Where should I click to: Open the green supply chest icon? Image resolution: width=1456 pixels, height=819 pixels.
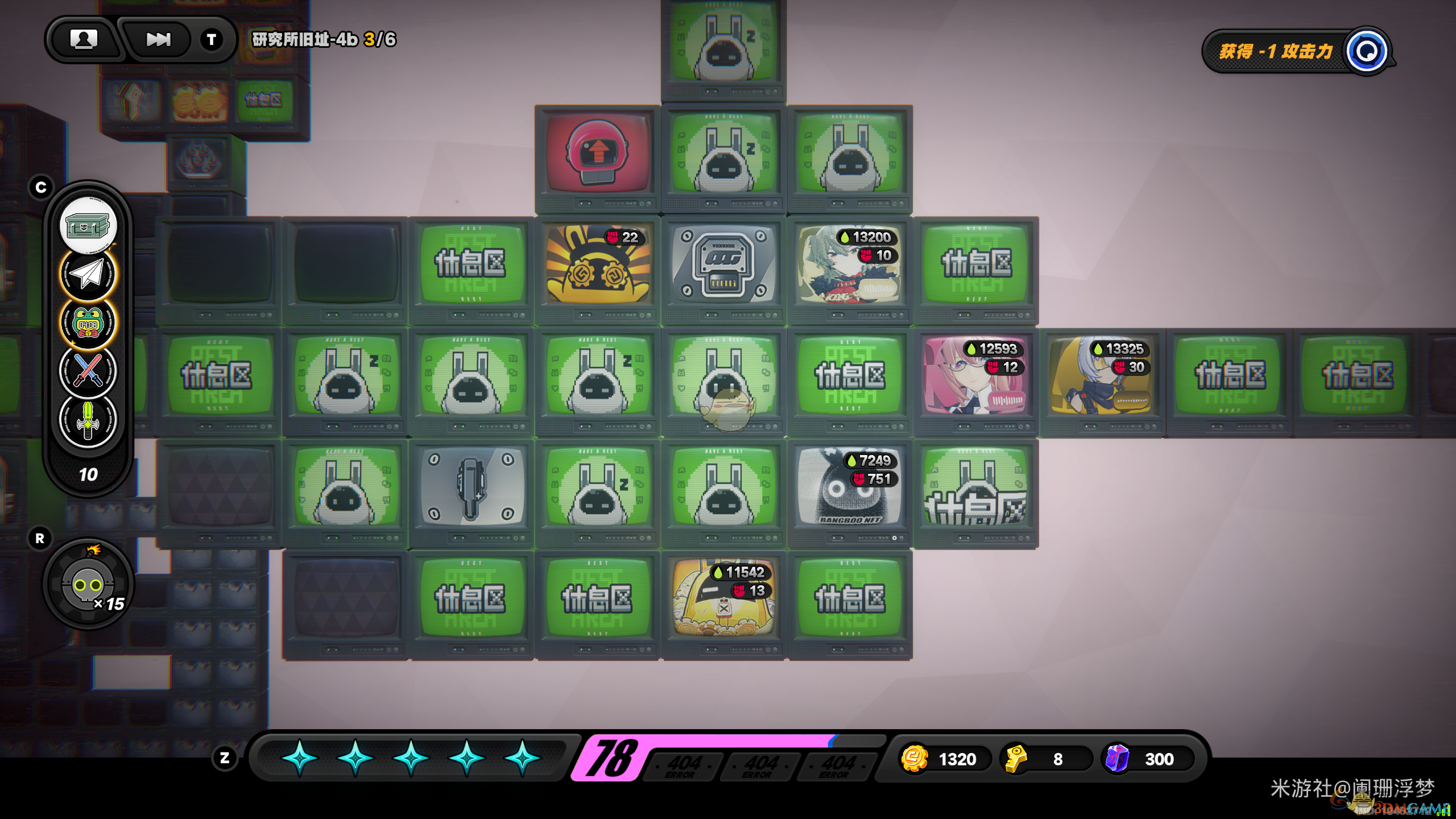(88, 226)
